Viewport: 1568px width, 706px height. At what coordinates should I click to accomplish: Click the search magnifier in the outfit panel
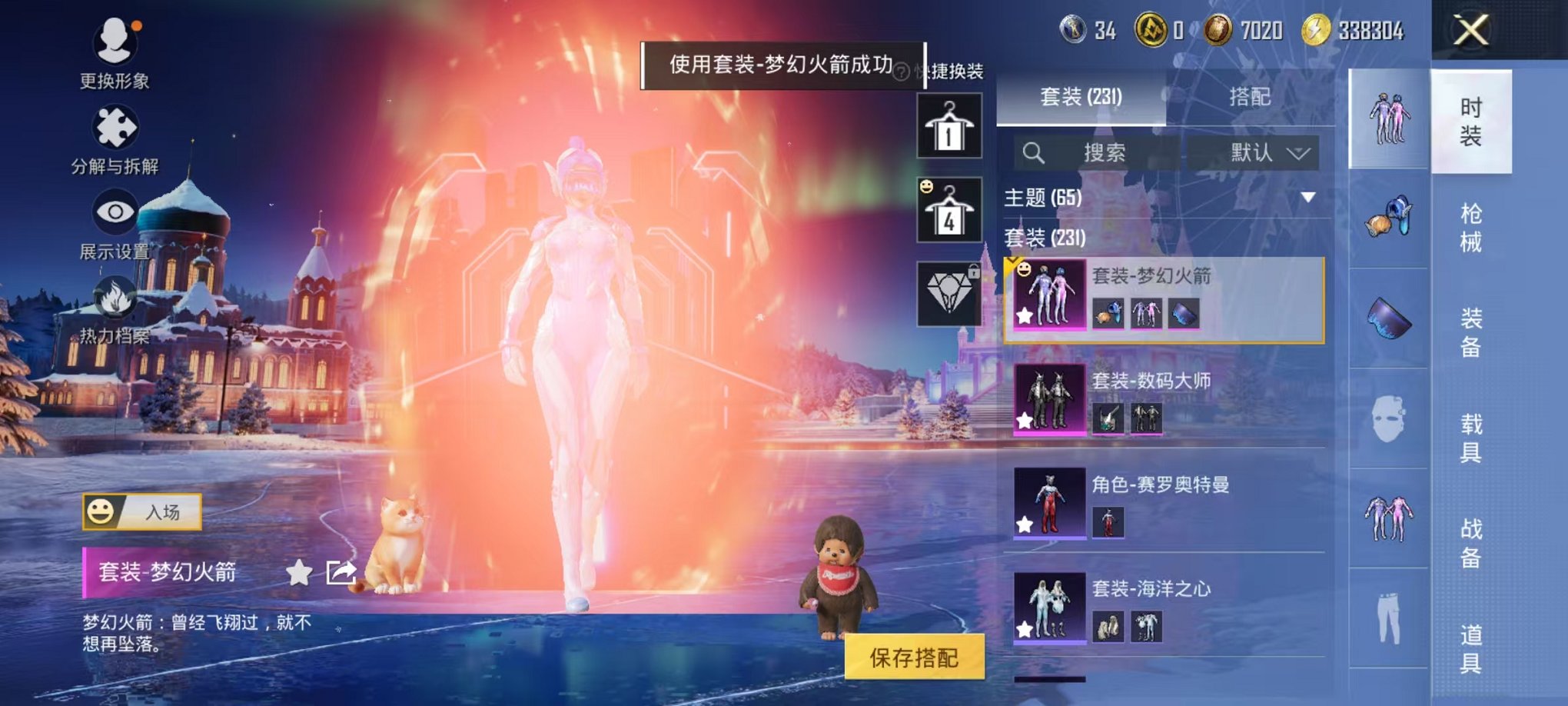click(x=1034, y=153)
